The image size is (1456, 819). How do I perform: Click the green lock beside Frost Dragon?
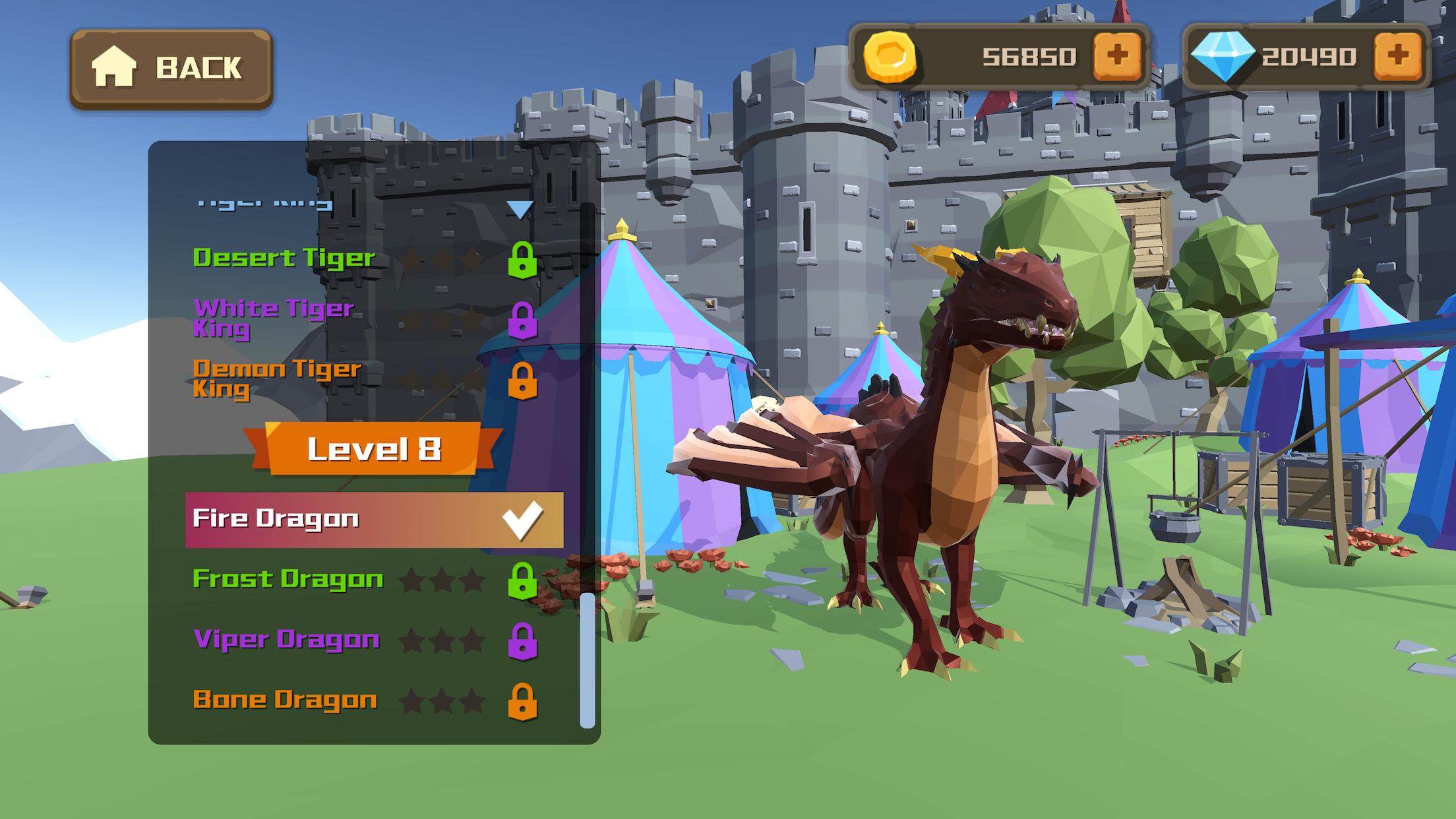click(x=522, y=580)
